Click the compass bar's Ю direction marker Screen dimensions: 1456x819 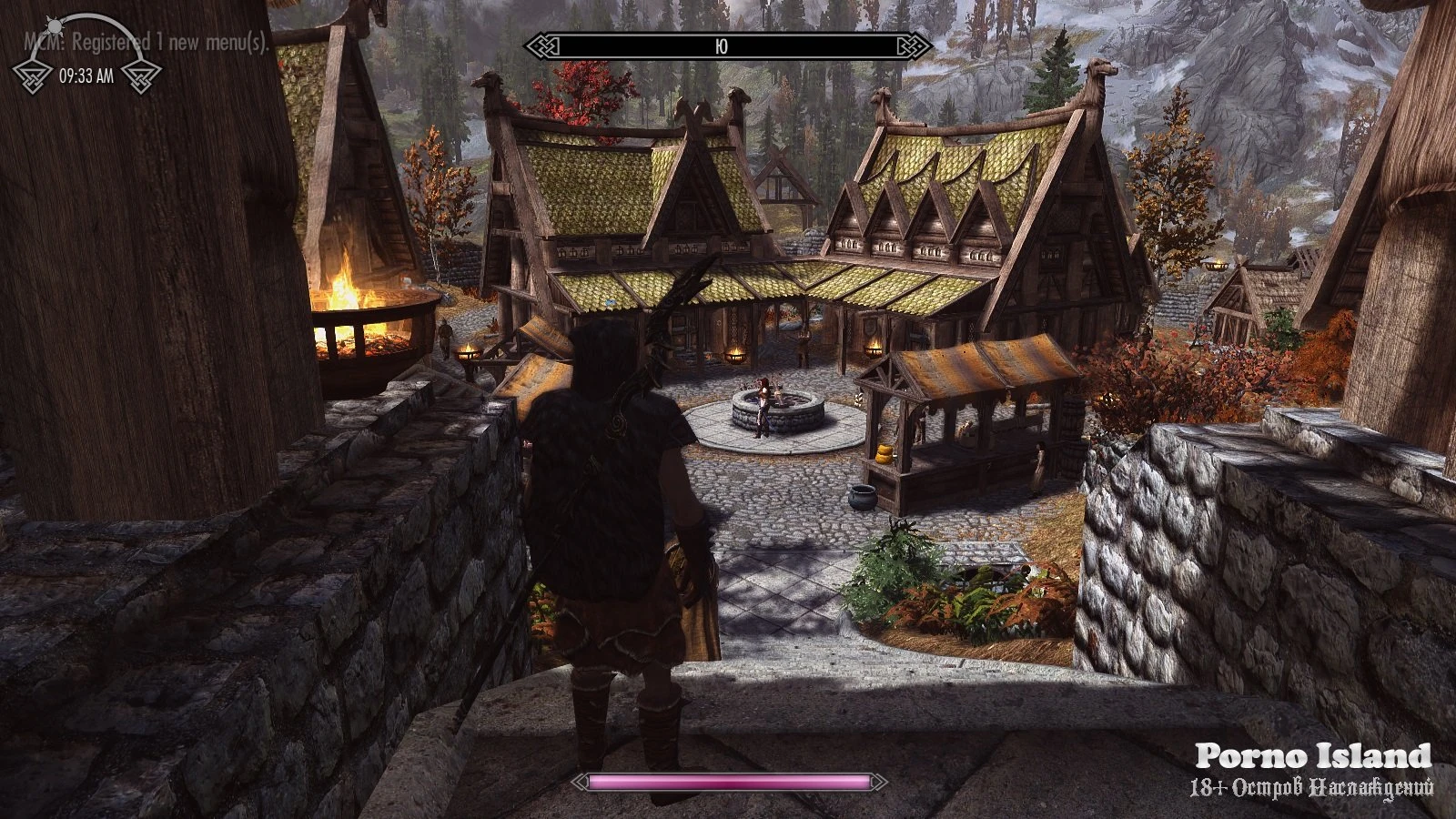coord(722,45)
